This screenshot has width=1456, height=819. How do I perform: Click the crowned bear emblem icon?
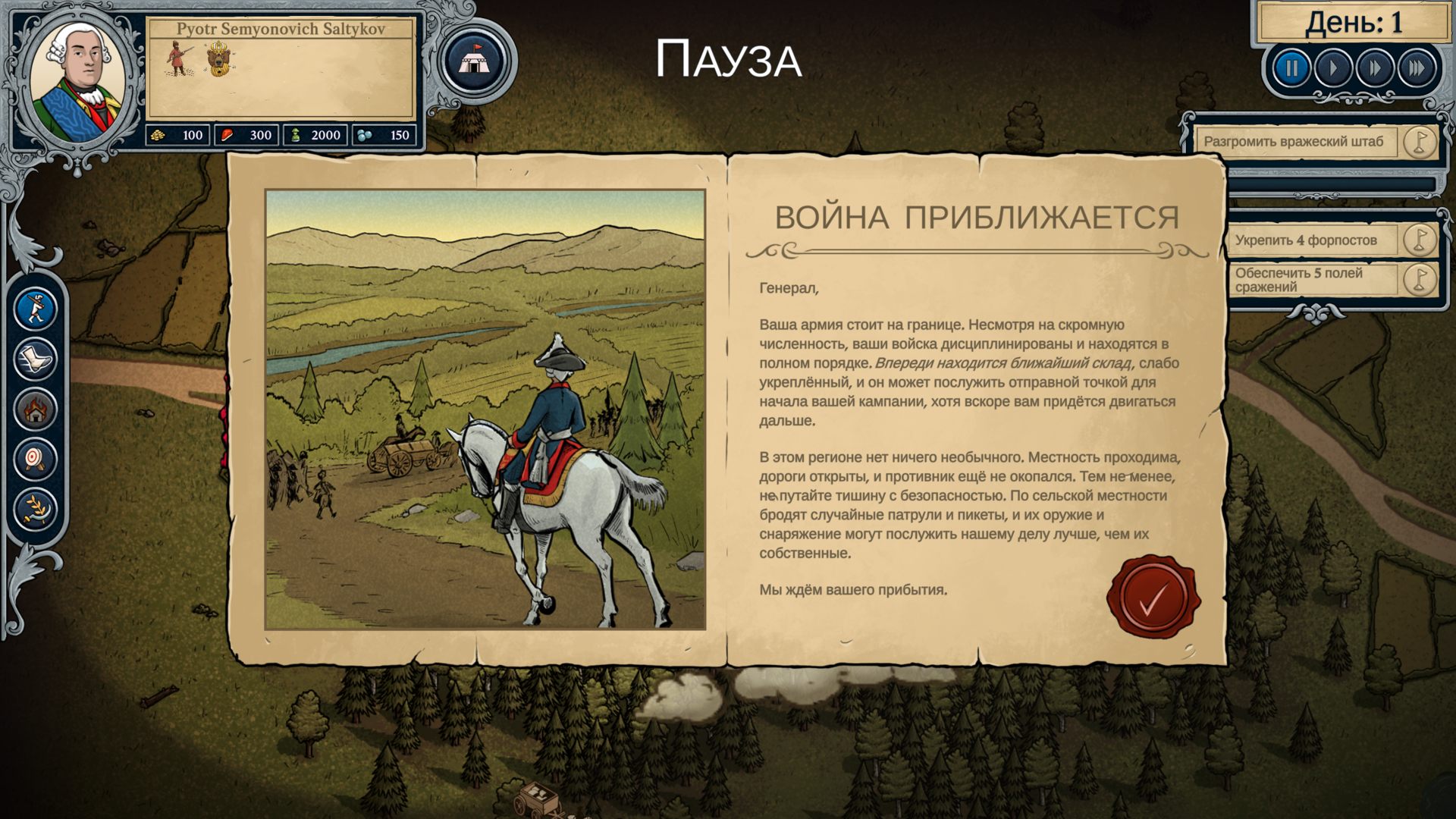(218, 60)
